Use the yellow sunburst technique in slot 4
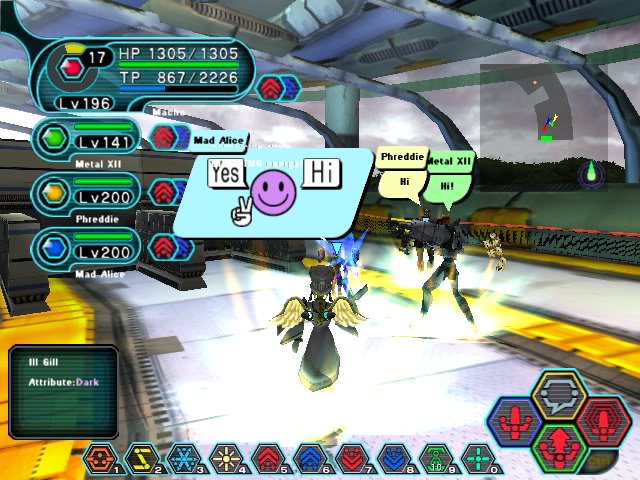 [x=225, y=458]
